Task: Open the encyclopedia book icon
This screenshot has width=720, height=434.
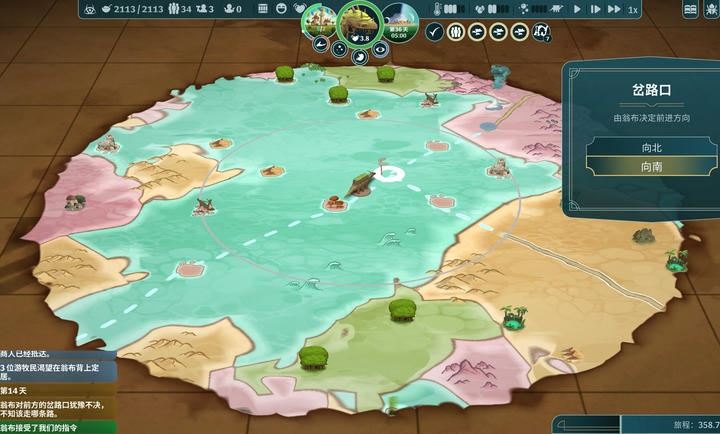Action: (x=690, y=9)
